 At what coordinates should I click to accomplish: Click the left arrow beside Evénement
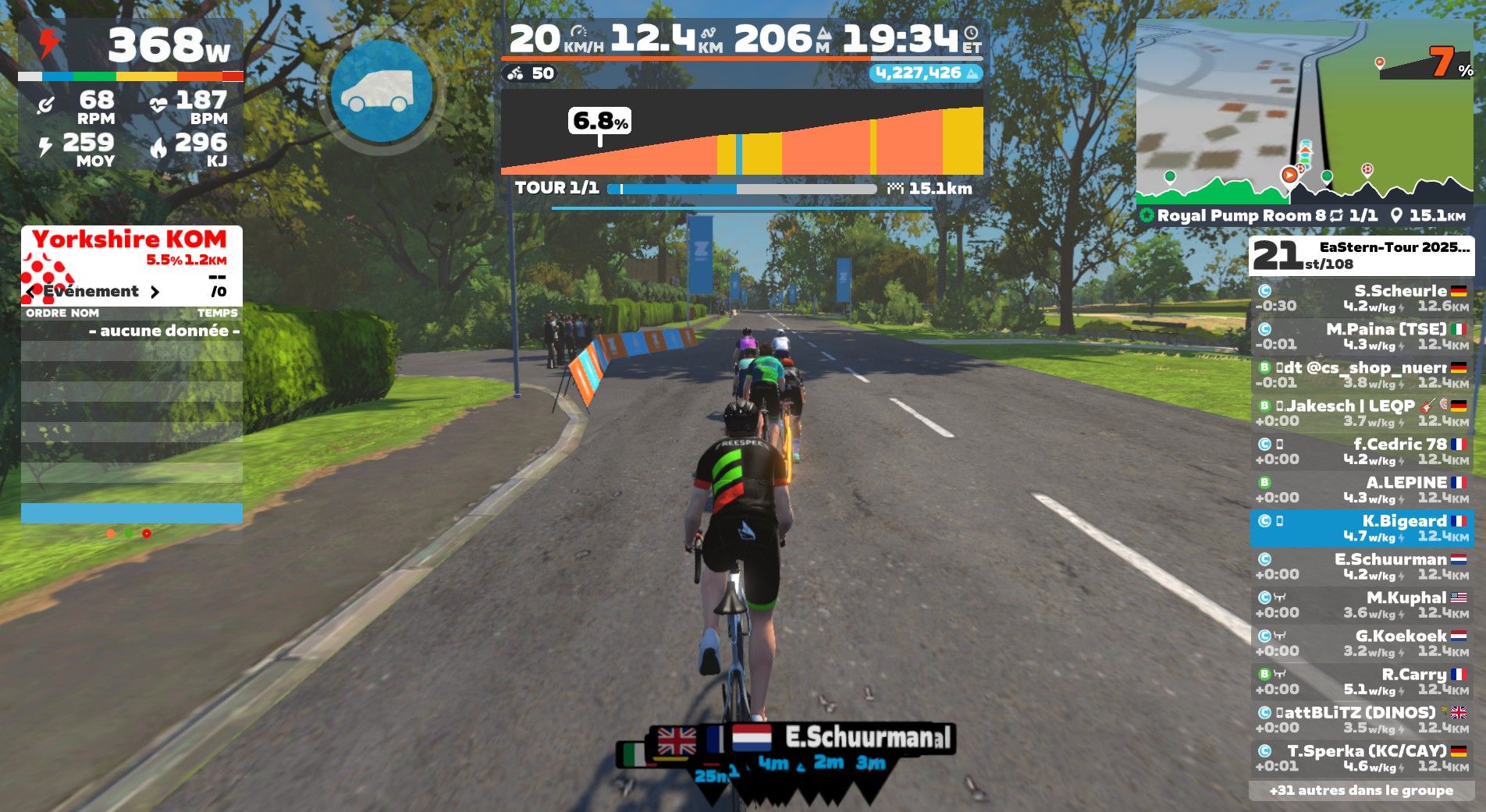(30, 292)
